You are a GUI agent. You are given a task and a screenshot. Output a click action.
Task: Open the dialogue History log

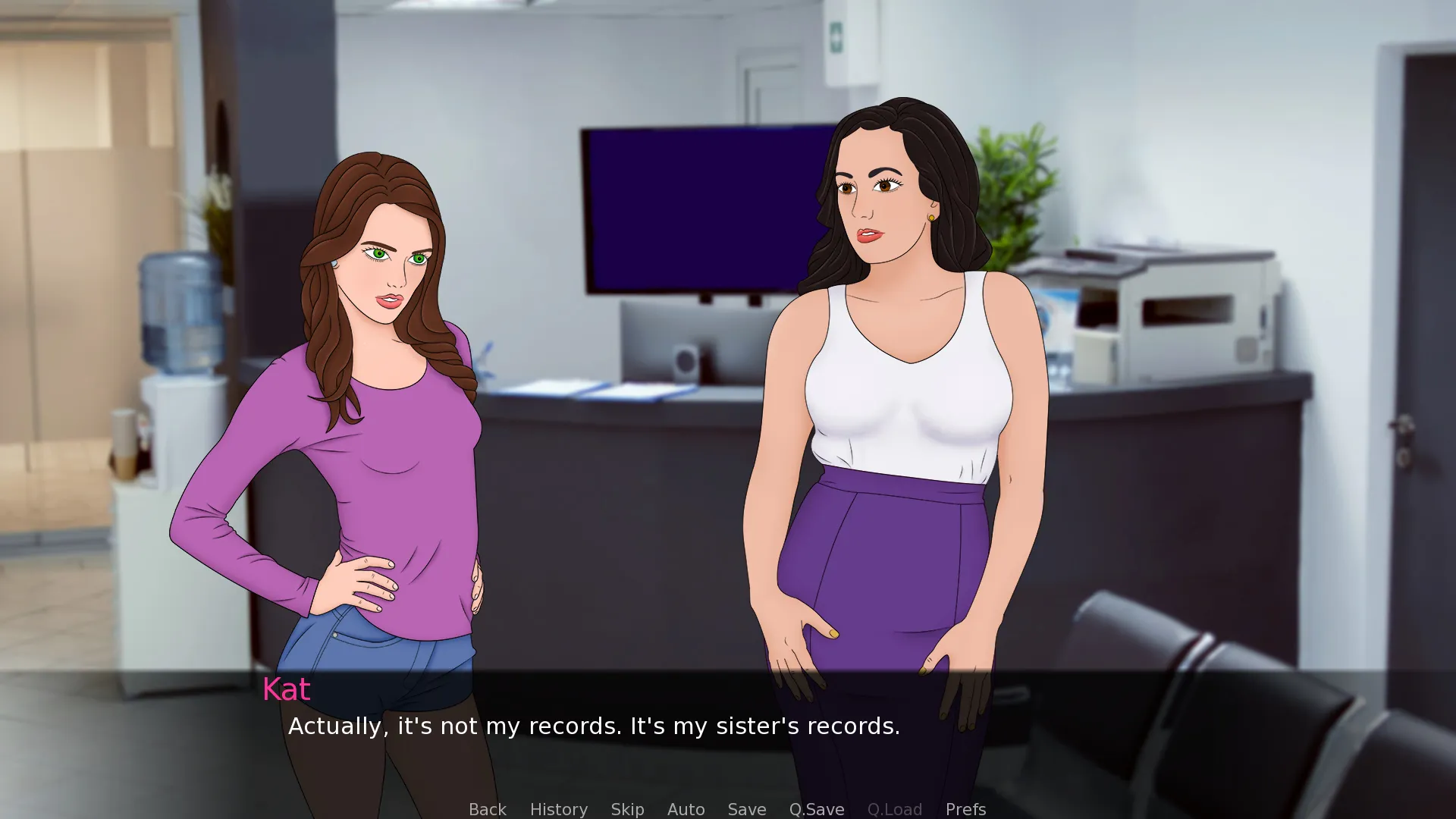click(x=558, y=809)
